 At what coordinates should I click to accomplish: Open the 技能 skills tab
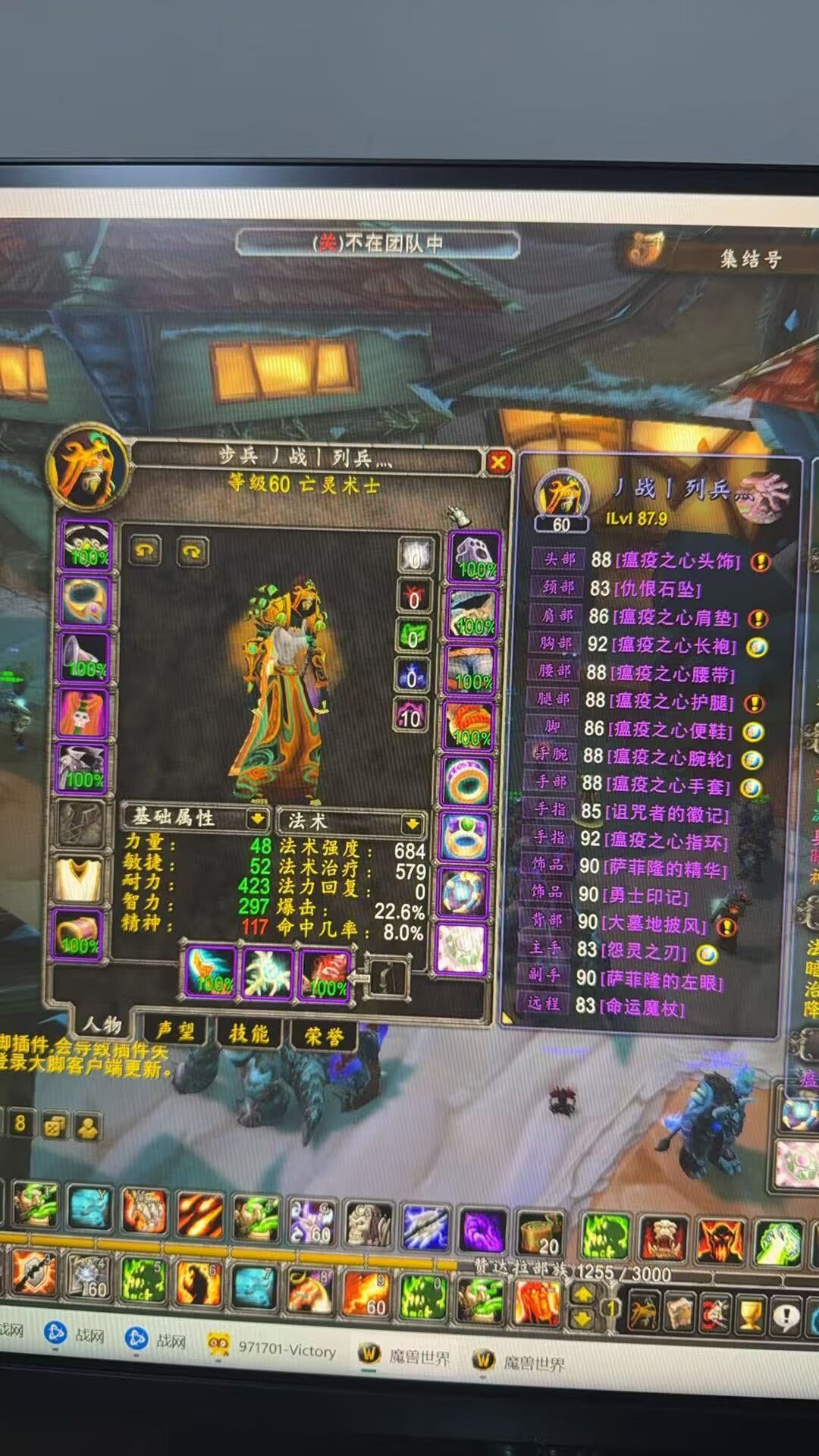coord(249,1033)
